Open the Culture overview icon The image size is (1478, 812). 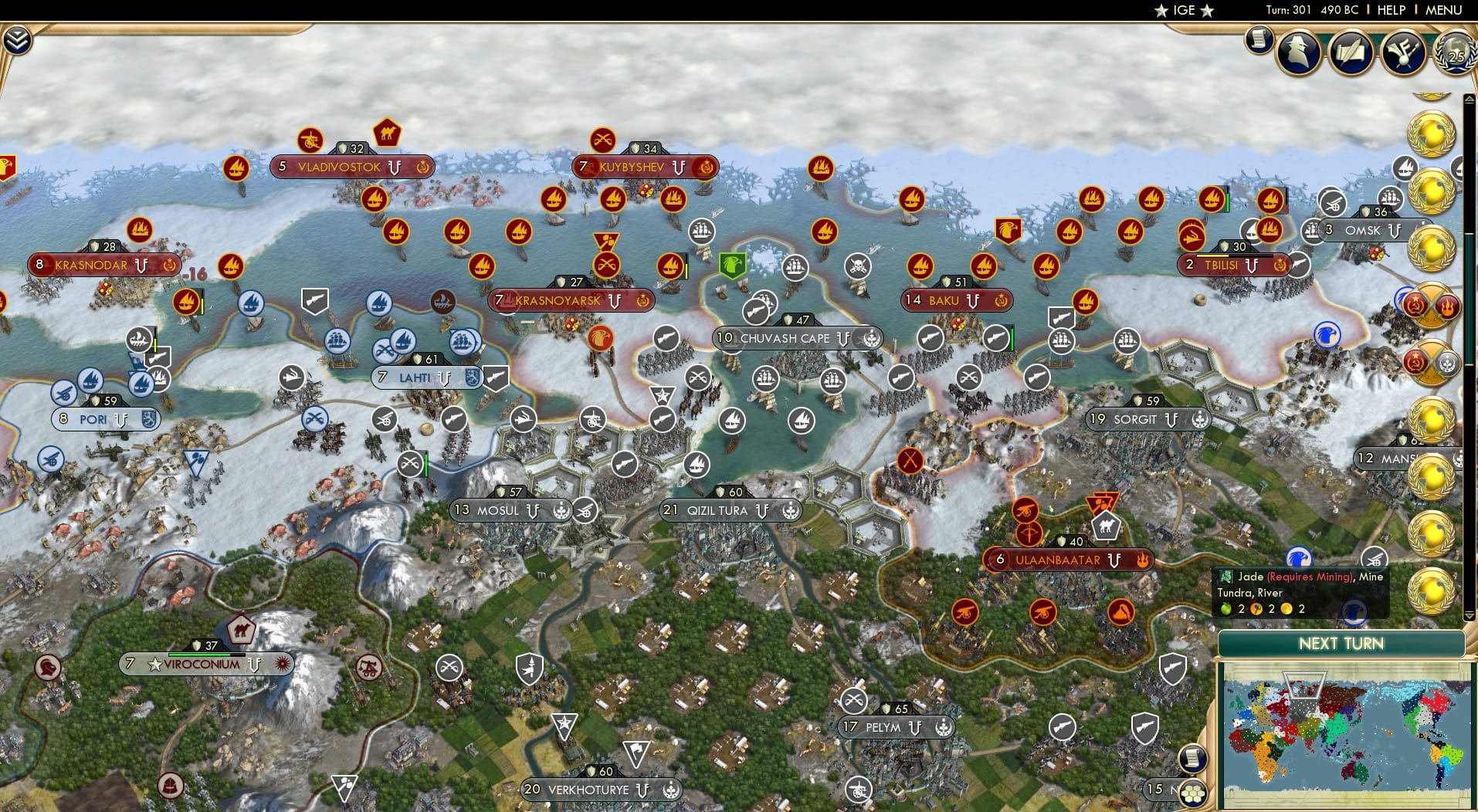[x=1405, y=52]
